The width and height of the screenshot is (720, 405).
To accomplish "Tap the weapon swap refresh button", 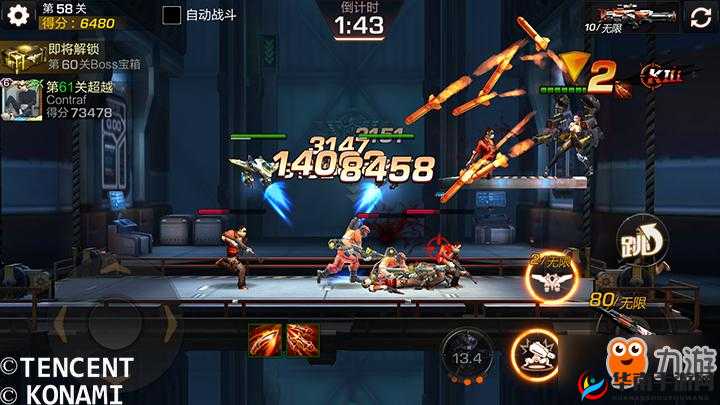I will pyautogui.click(x=698, y=16).
